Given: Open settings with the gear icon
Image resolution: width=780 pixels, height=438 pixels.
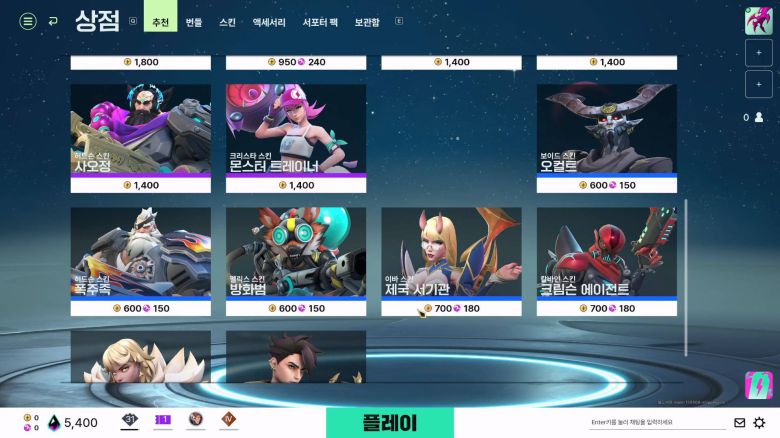Looking at the screenshot, I should (759, 423).
